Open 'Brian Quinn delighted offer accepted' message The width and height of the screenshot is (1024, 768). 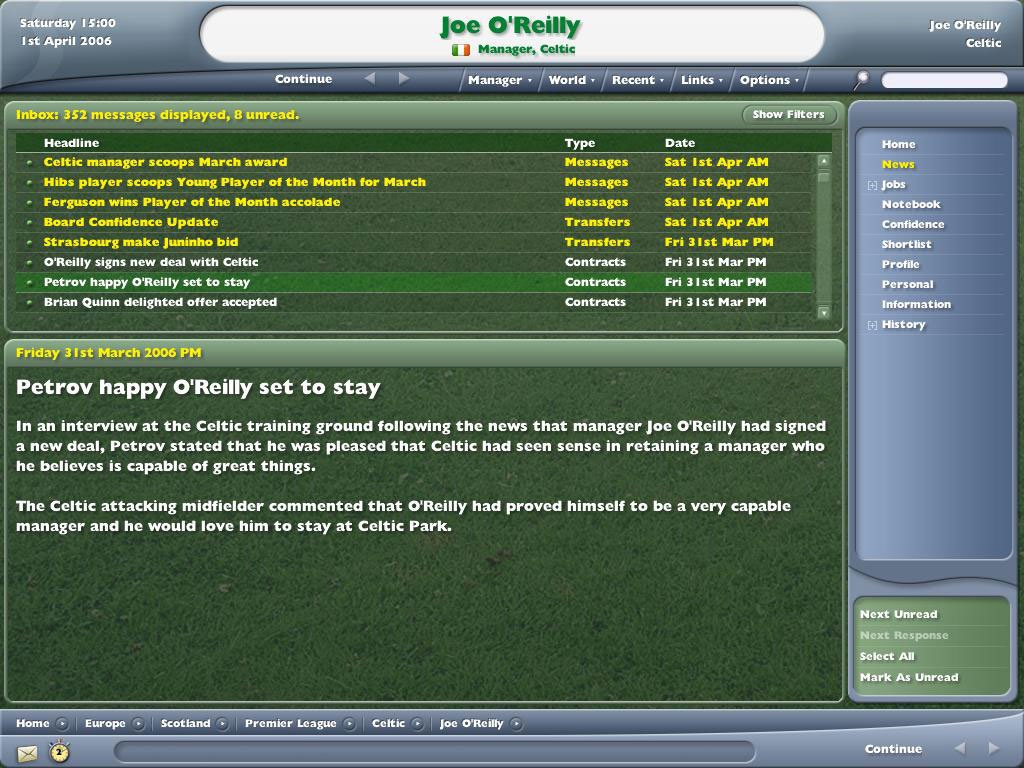[160, 302]
